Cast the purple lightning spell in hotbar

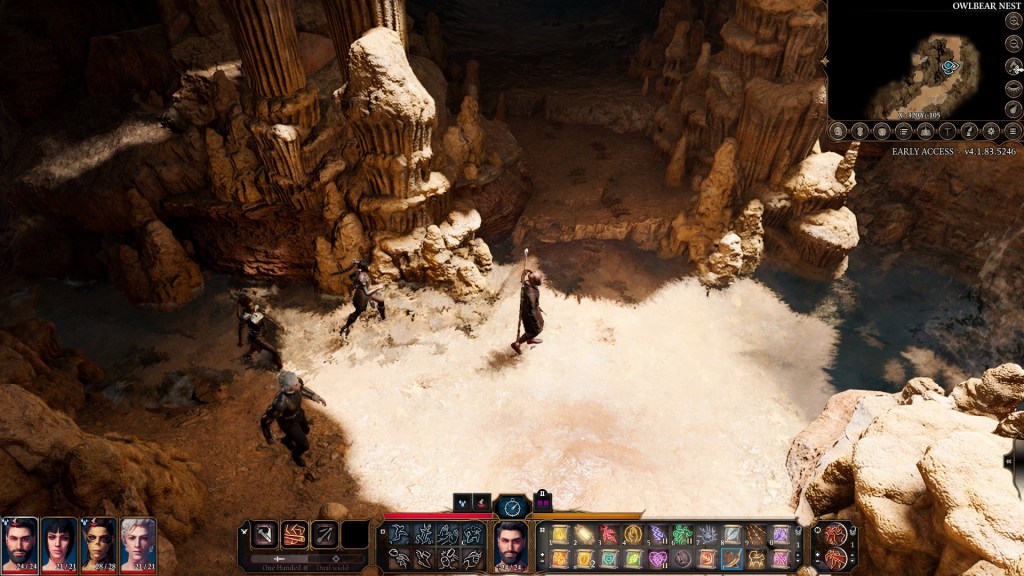point(657,535)
